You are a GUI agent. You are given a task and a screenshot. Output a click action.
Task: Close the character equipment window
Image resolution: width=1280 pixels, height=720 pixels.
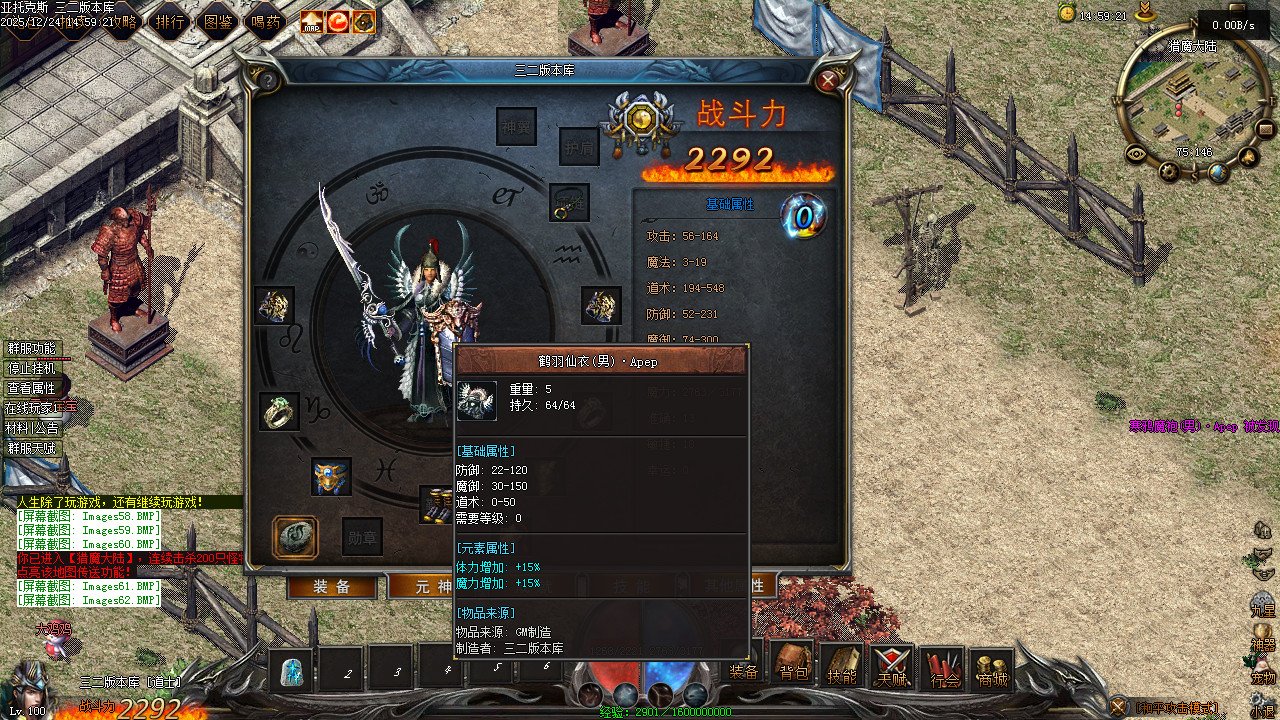[828, 81]
